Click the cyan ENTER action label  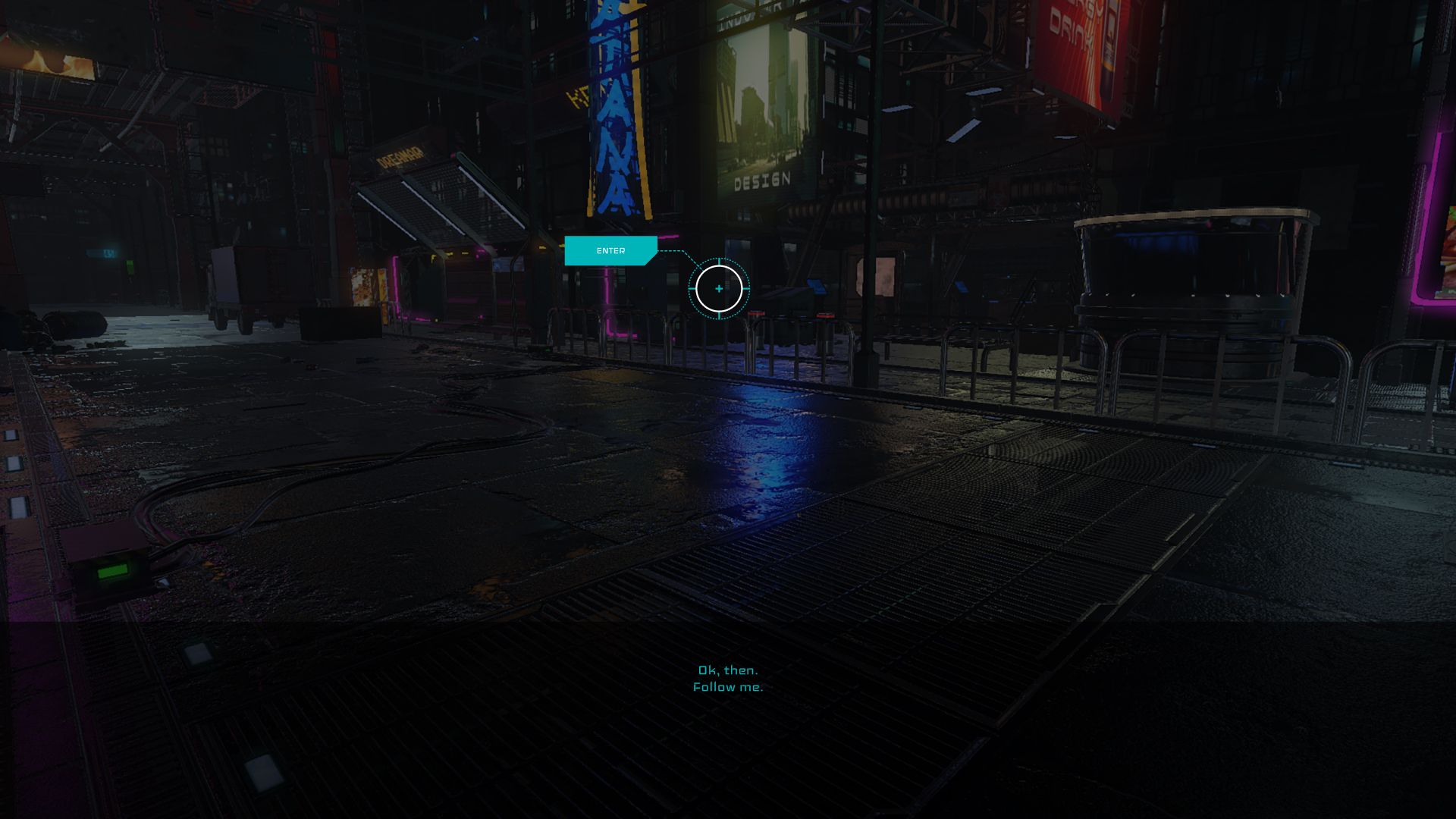(610, 251)
